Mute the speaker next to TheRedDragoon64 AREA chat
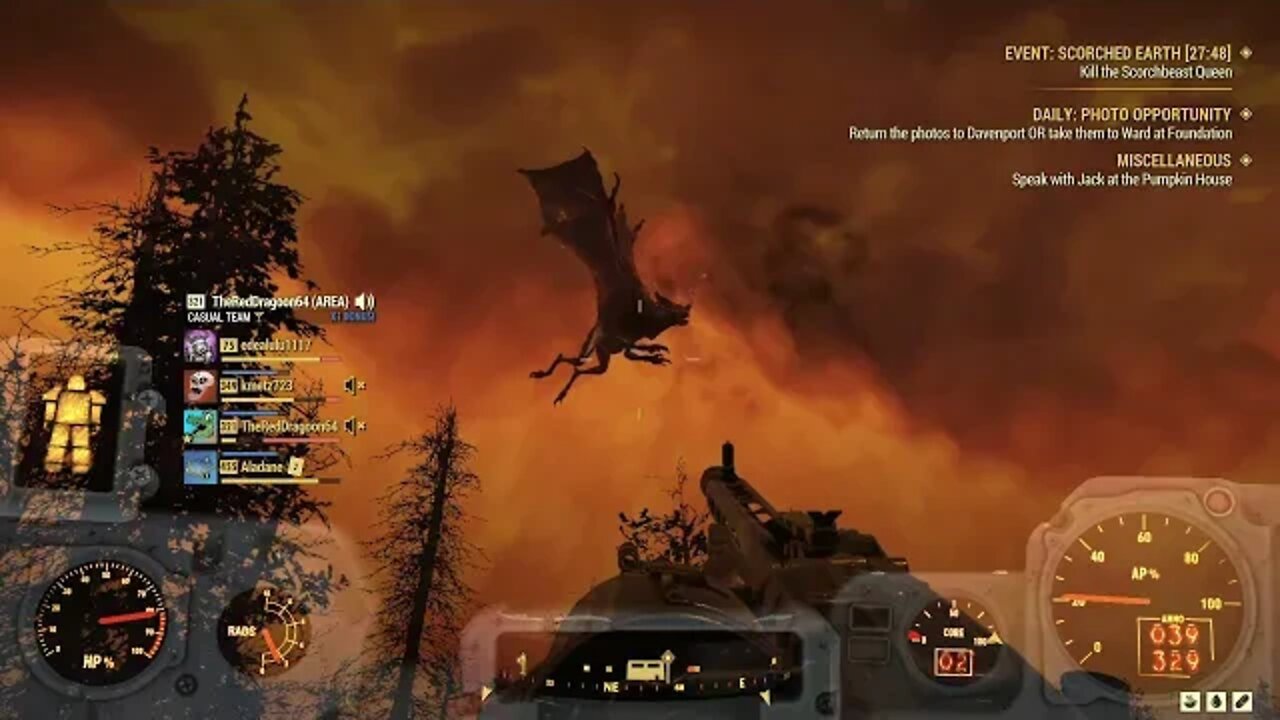1280x720 pixels. click(x=361, y=302)
